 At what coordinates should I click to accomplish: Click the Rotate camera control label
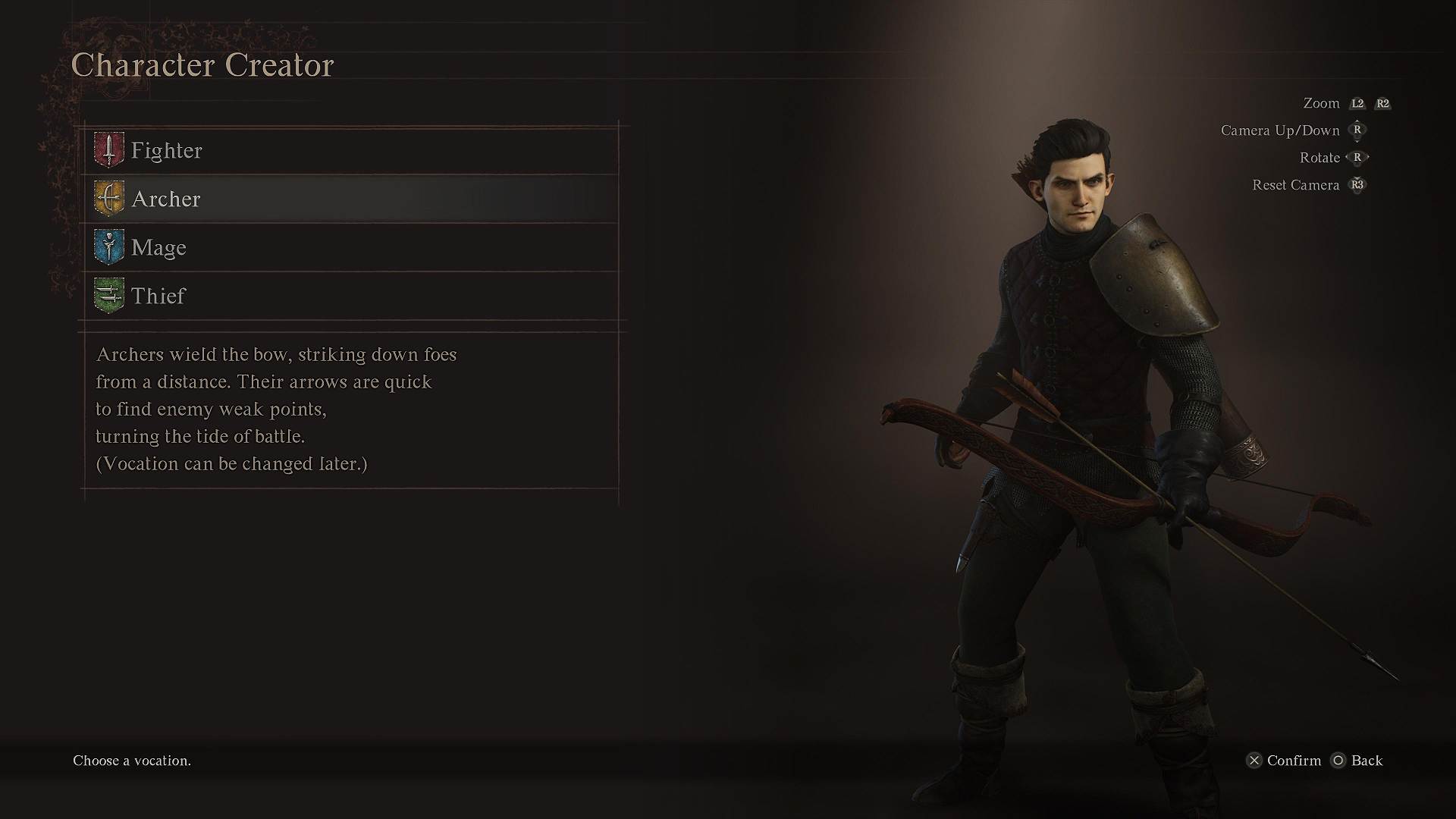[1318, 157]
